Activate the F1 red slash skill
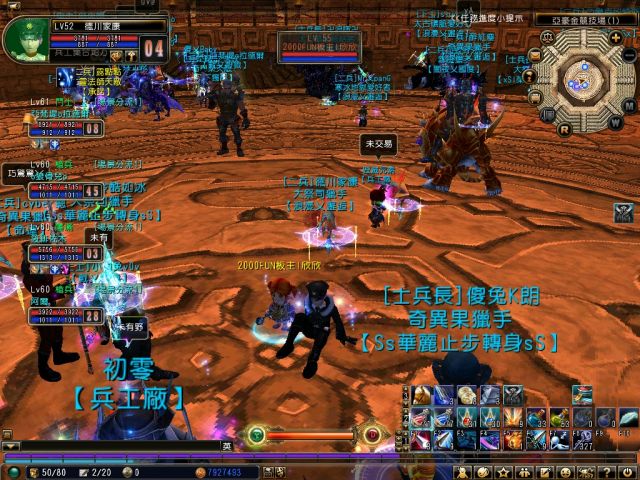 coord(420,439)
